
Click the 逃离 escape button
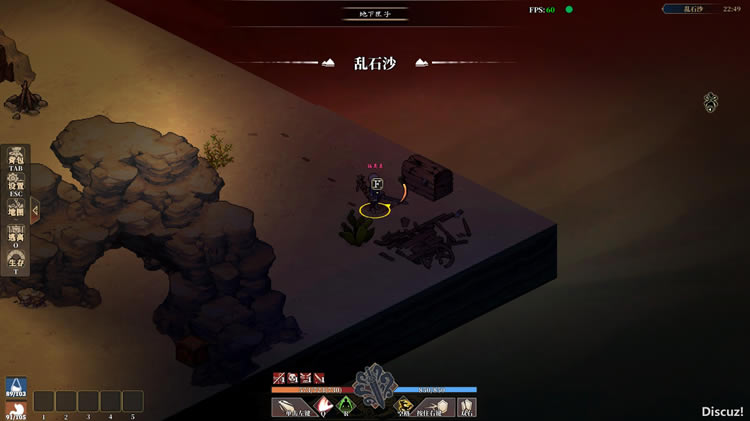point(16,239)
